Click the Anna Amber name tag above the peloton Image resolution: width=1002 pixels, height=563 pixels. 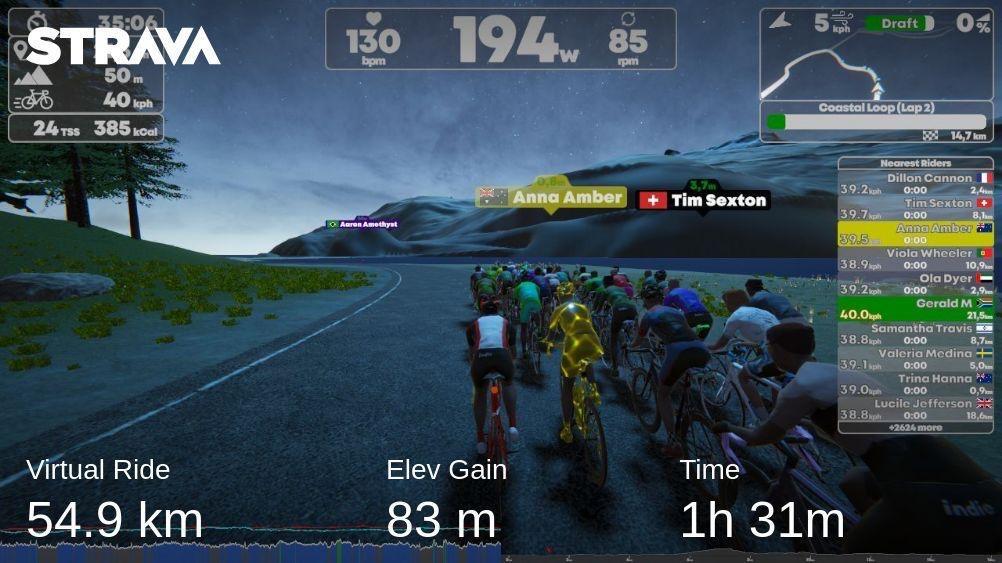[552, 197]
